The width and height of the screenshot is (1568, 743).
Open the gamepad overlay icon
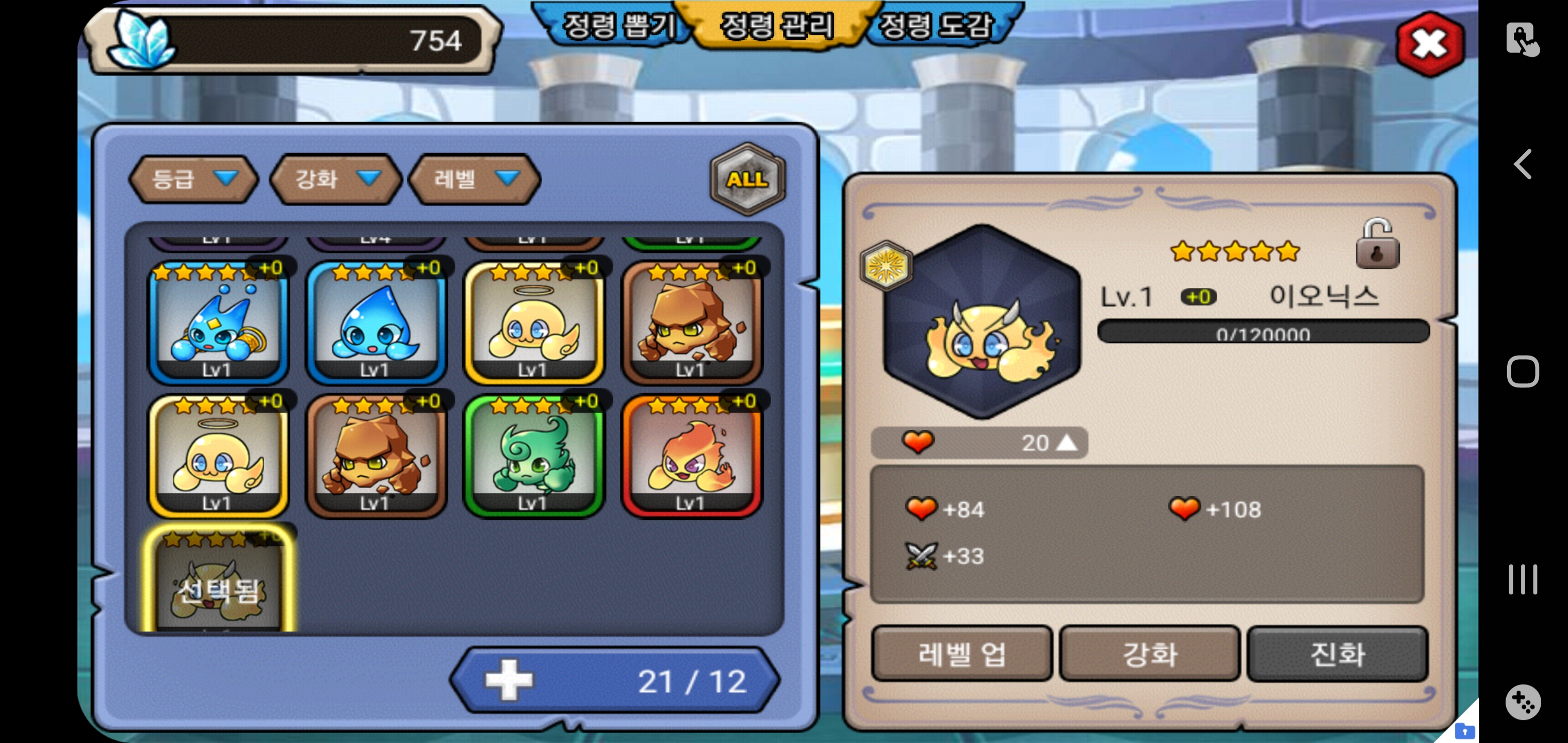[x=1522, y=702]
